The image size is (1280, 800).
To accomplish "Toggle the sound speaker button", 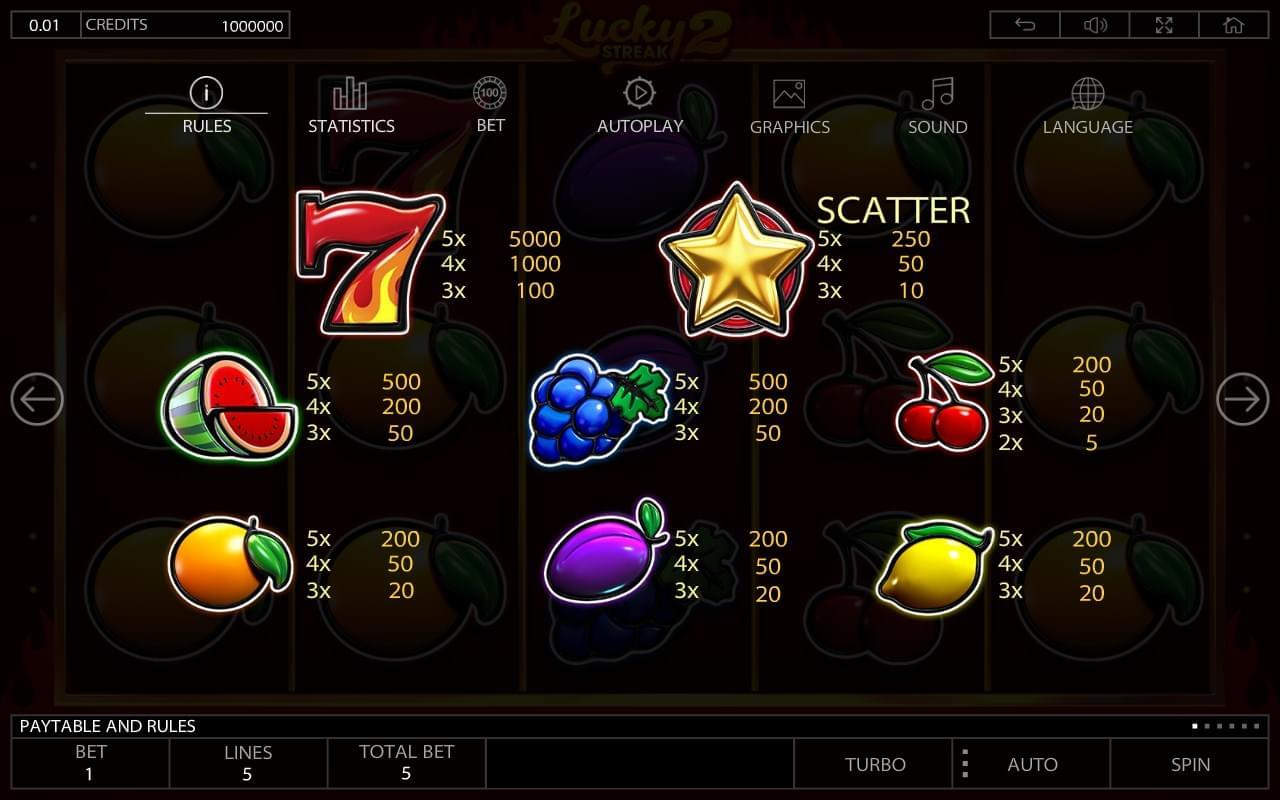I will (1095, 25).
